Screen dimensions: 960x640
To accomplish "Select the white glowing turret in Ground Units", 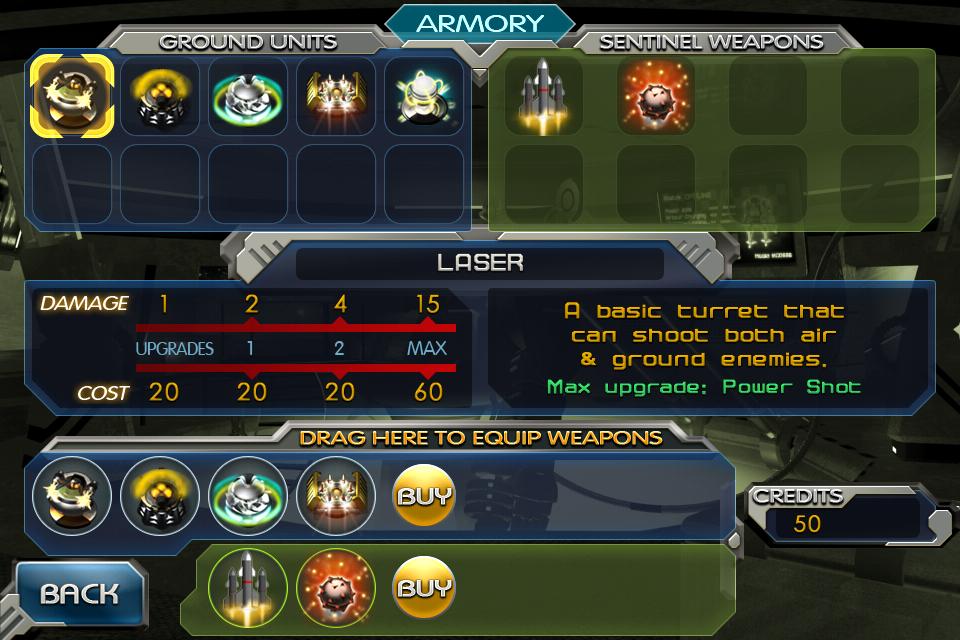I will click(x=423, y=95).
